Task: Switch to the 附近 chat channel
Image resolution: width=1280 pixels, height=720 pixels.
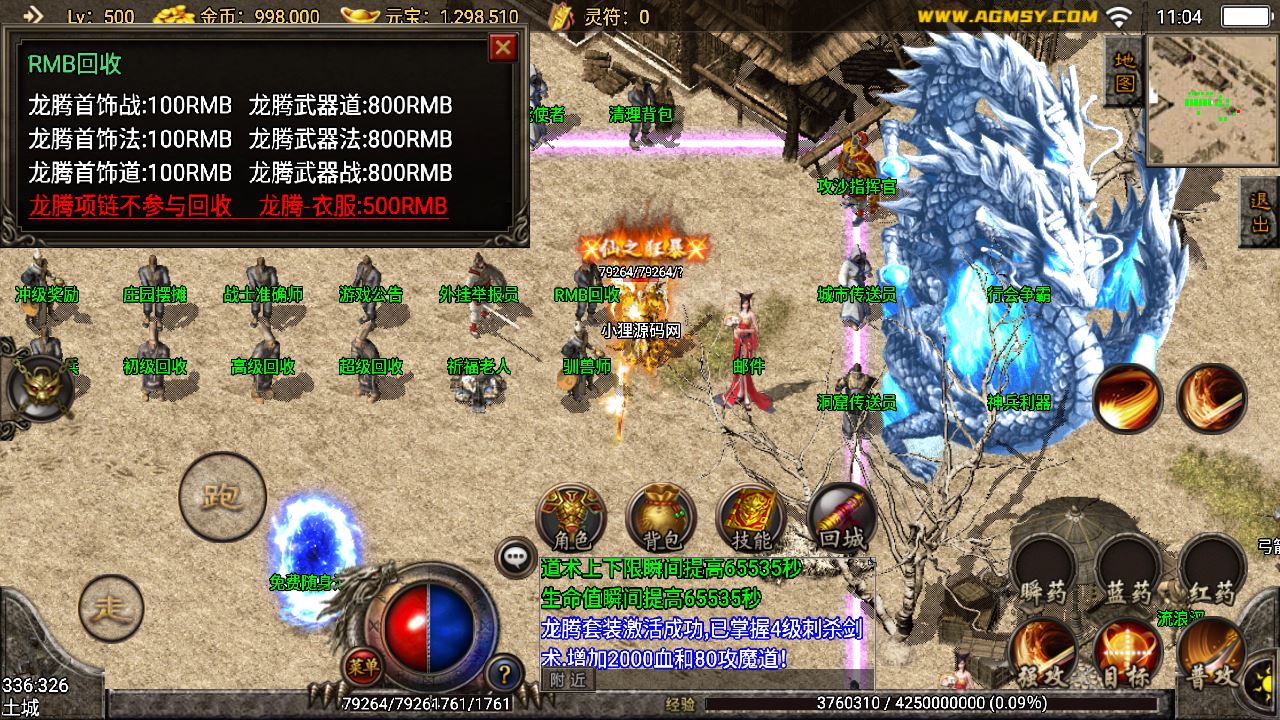Action: [568, 680]
